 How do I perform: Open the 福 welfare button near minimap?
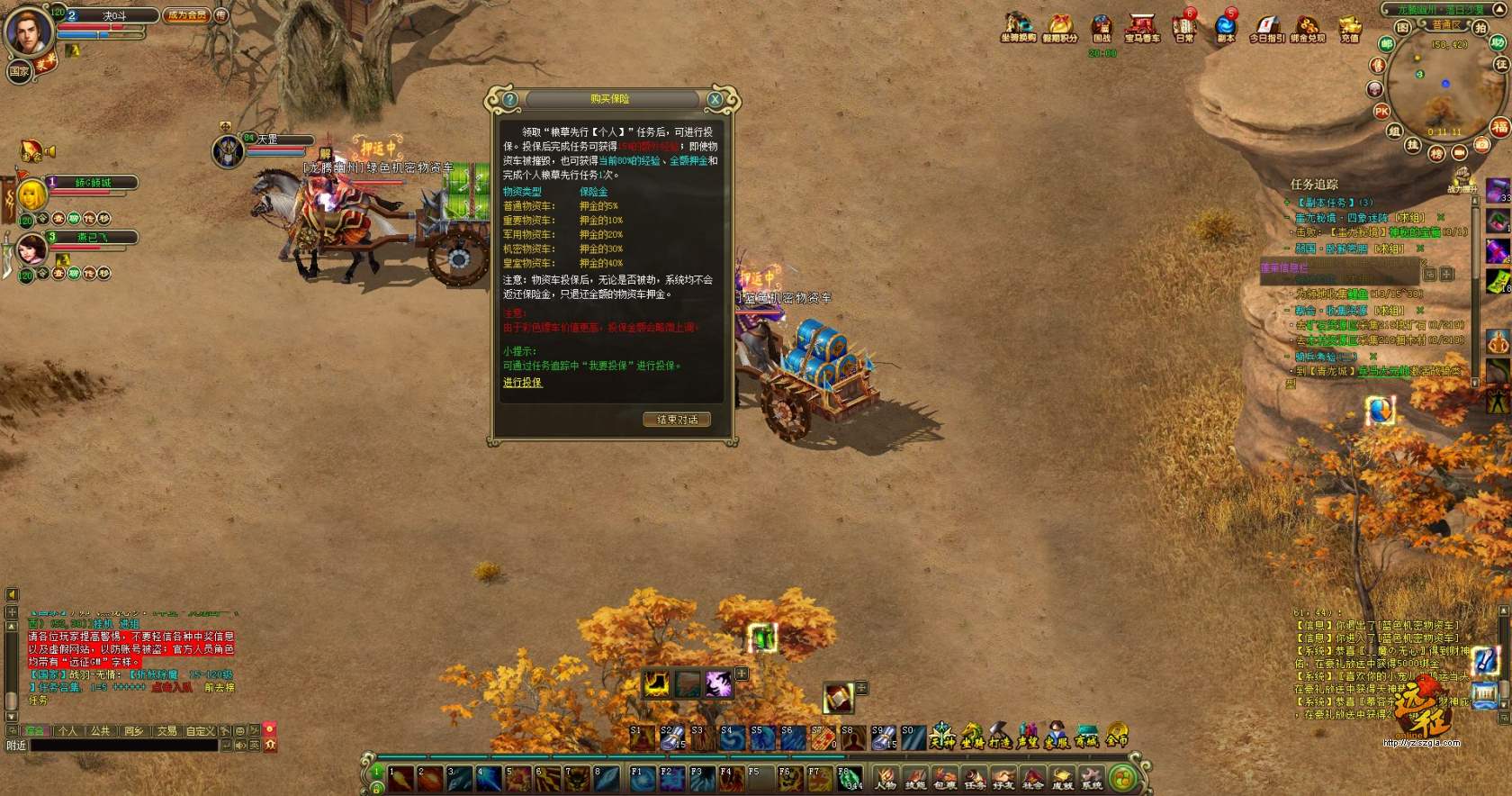1499,127
